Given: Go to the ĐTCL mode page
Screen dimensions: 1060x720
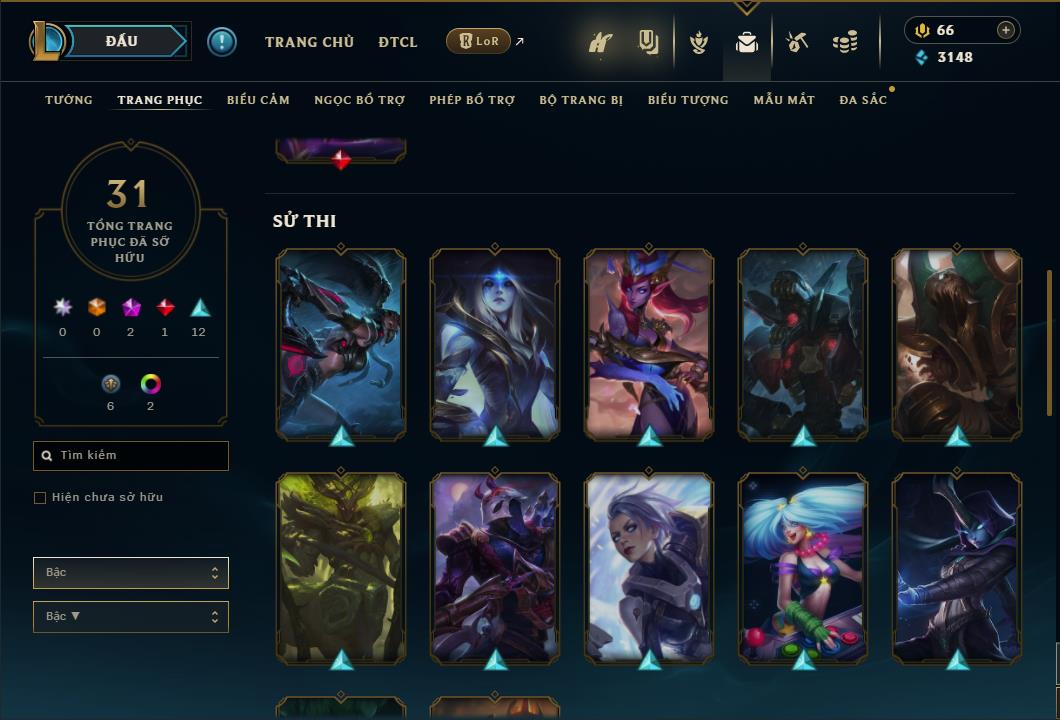Looking at the screenshot, I should click(398, 42).
